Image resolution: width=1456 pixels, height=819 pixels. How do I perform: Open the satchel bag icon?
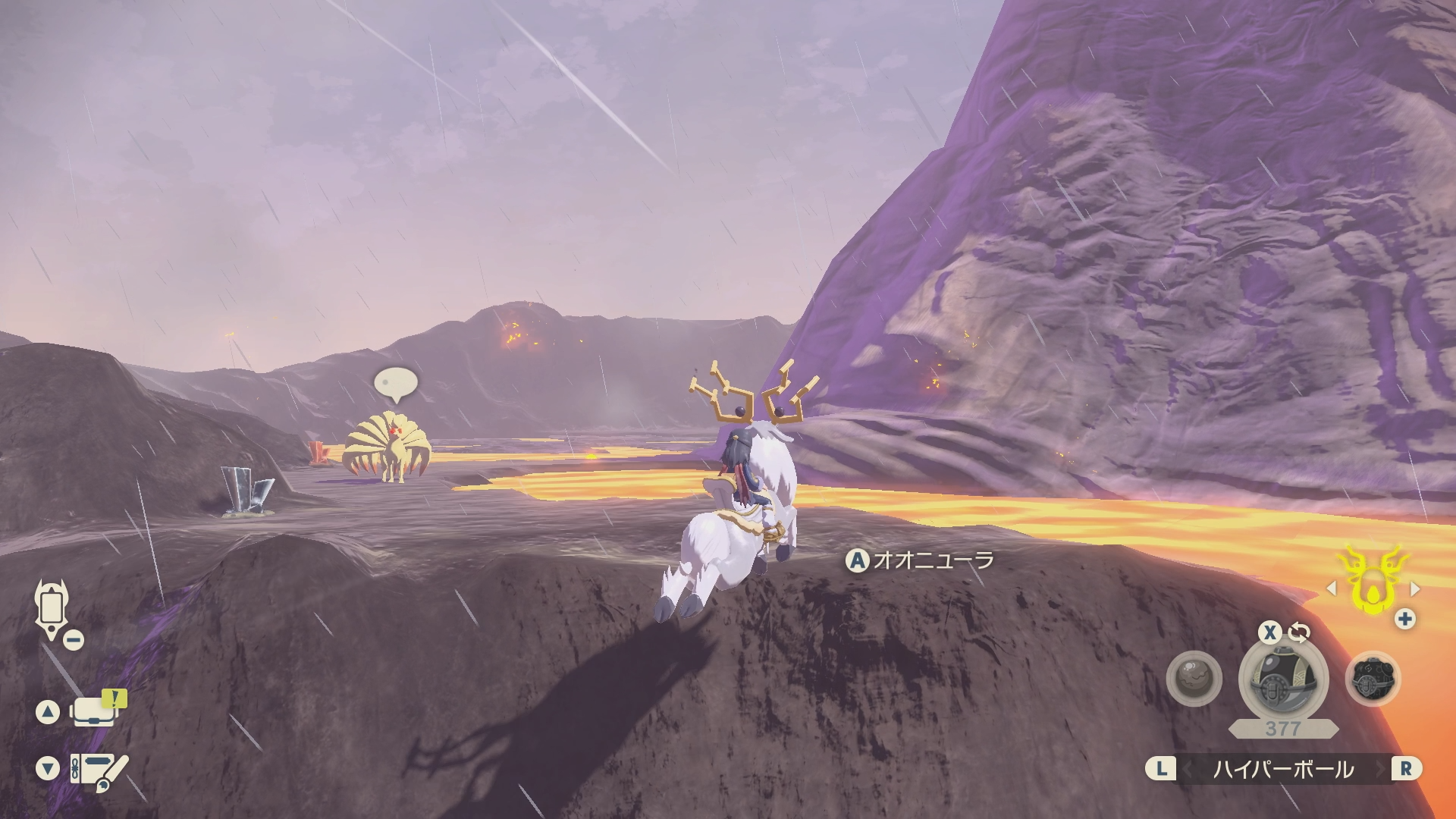point(93,711)
